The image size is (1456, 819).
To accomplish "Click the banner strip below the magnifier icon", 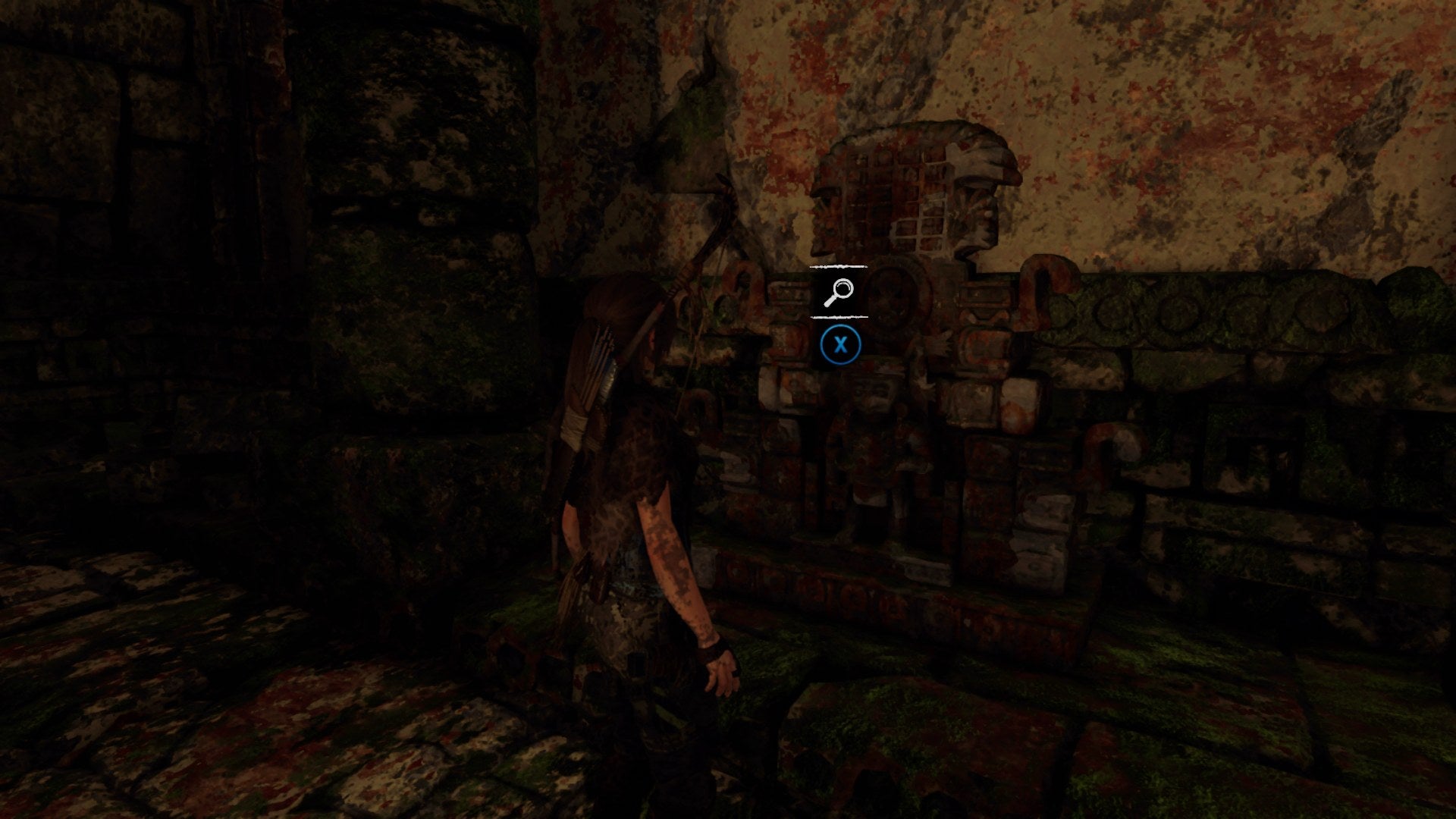I will (839, 315).
